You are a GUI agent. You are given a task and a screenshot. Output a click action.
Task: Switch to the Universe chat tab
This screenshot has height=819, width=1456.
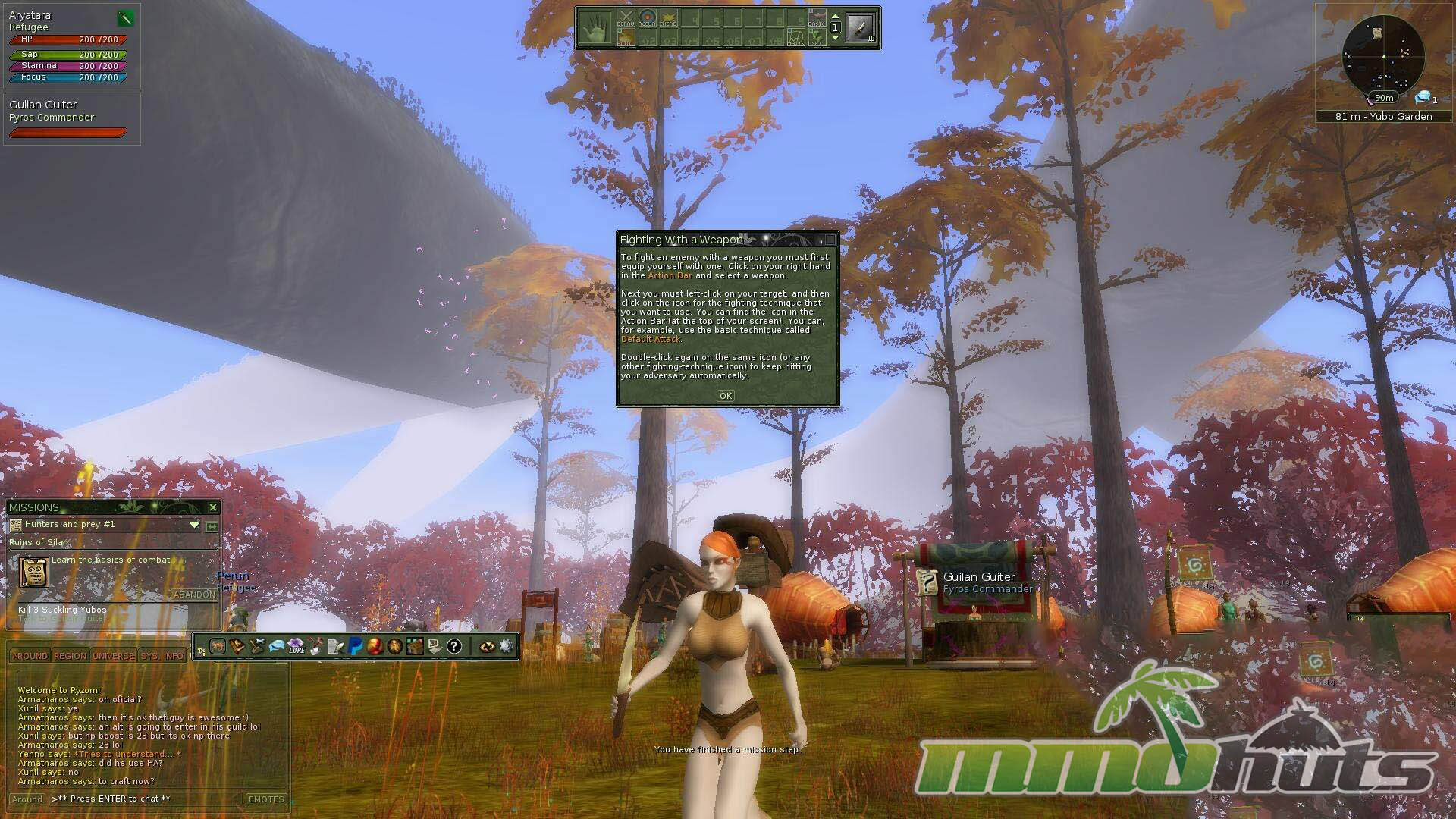click(x=113, y=656)
